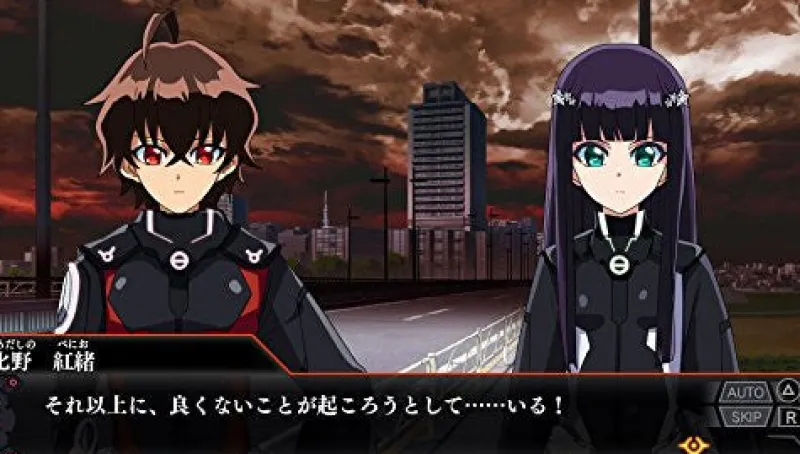
Task: Enable AUTO dialogue advance
Action: click(747, 391)
